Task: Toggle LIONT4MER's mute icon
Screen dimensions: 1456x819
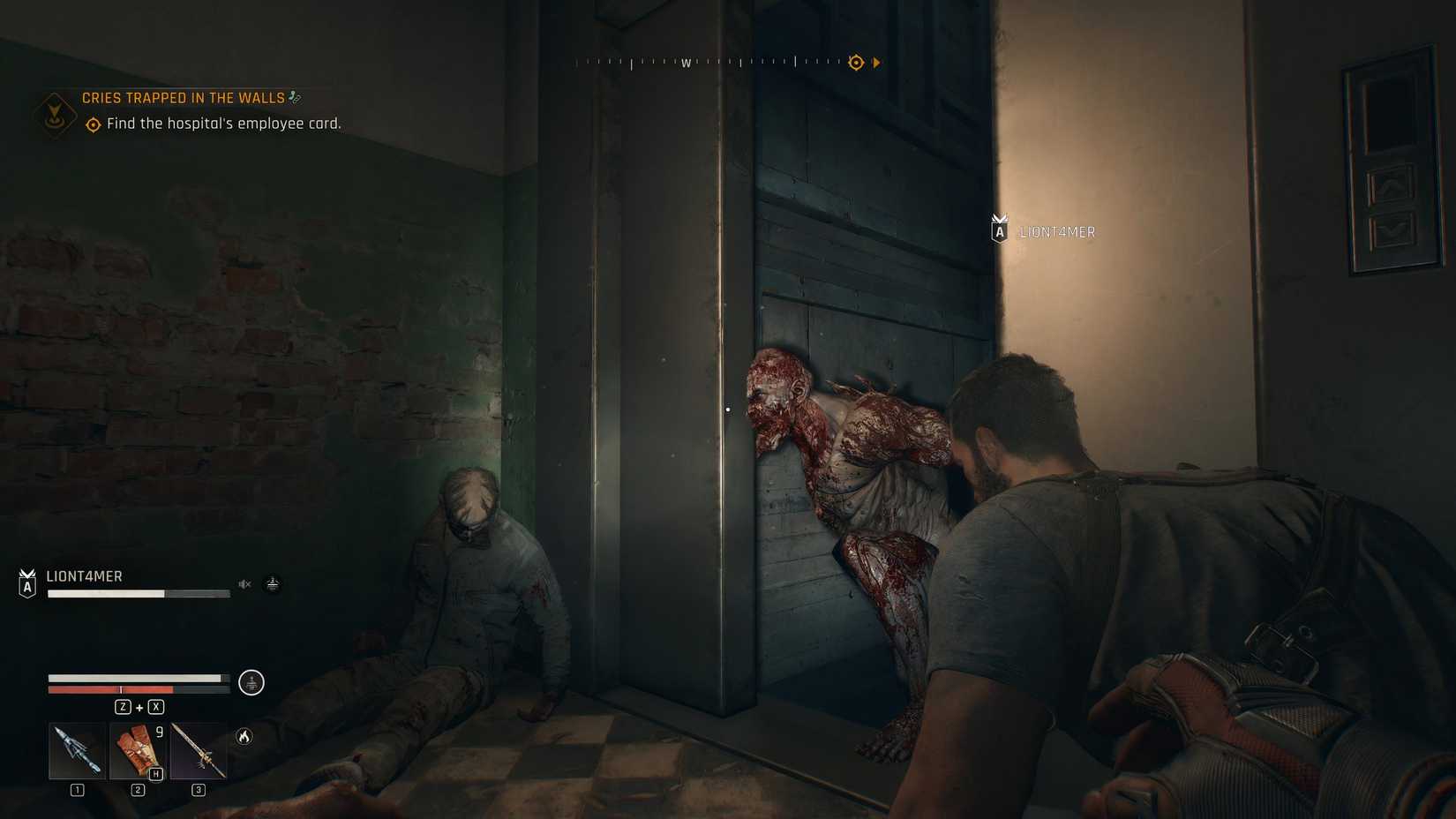Action: coord(244,583)
